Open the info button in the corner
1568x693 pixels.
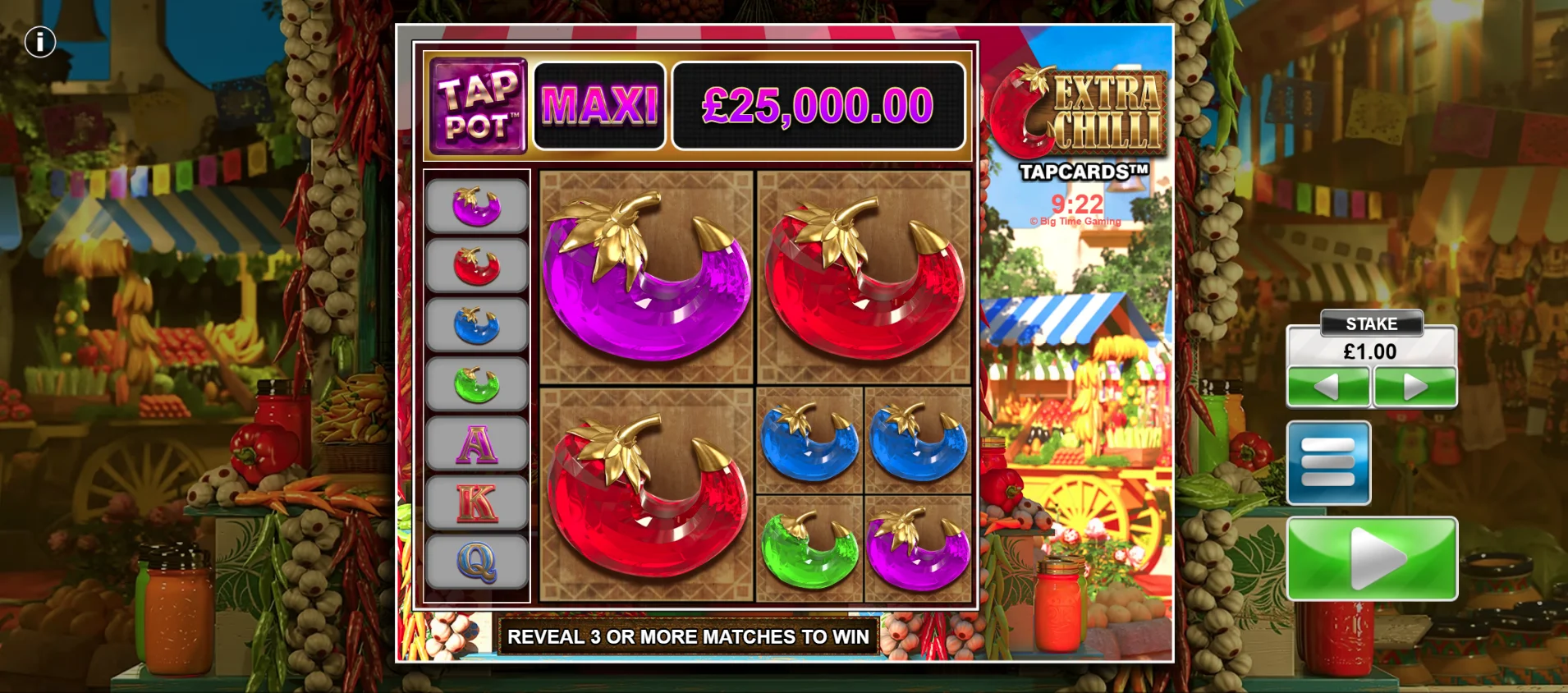[39, 42]
